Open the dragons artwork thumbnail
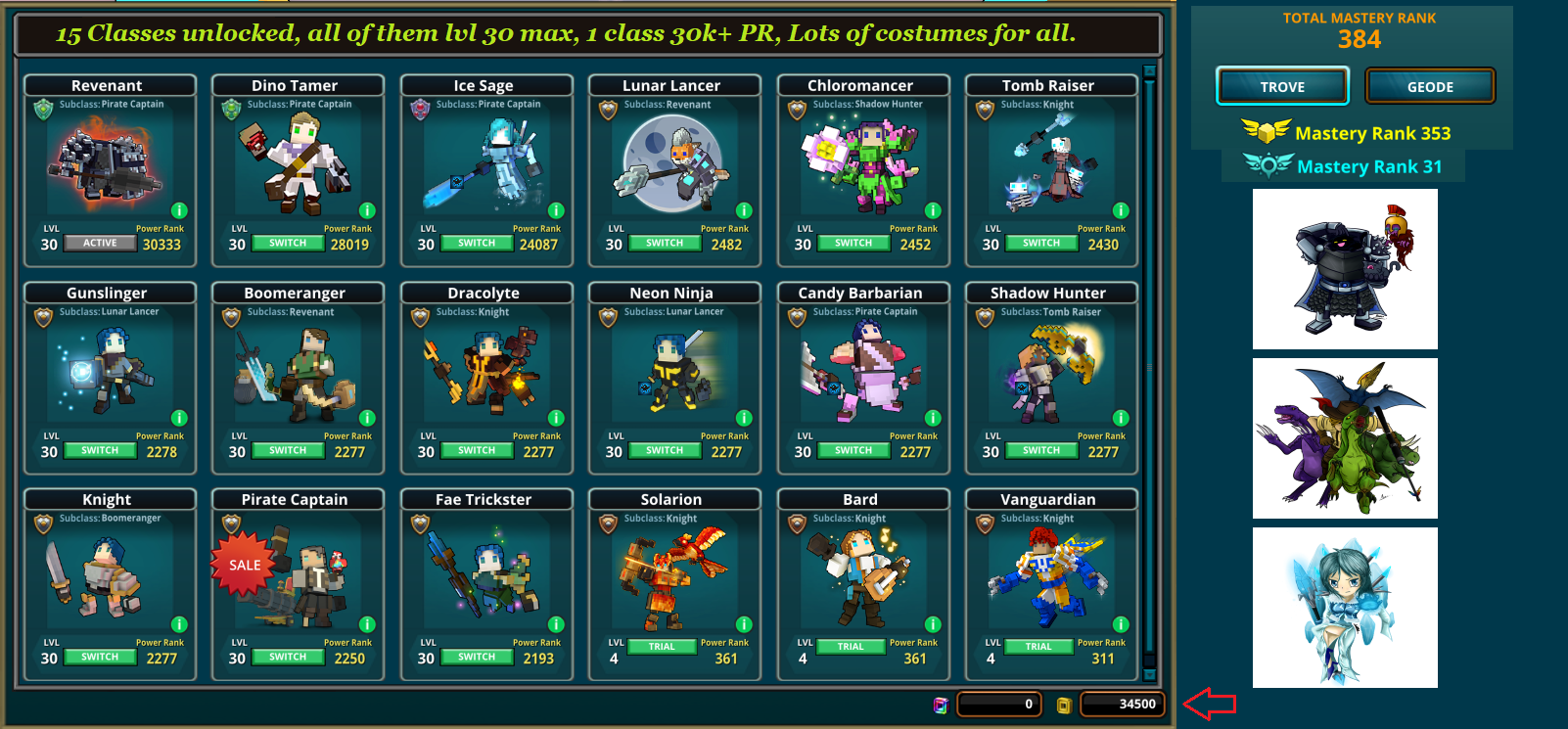Screen dimensions: 1568x729 tap(1345, 437)
